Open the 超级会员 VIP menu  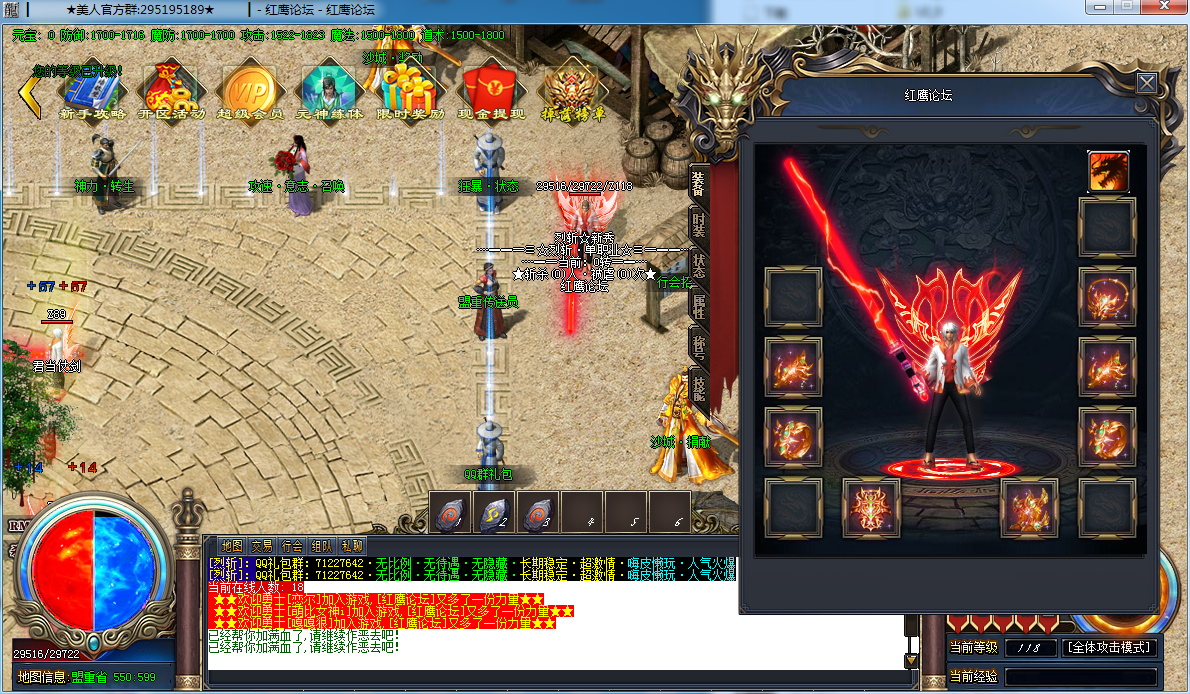point(250,91)
